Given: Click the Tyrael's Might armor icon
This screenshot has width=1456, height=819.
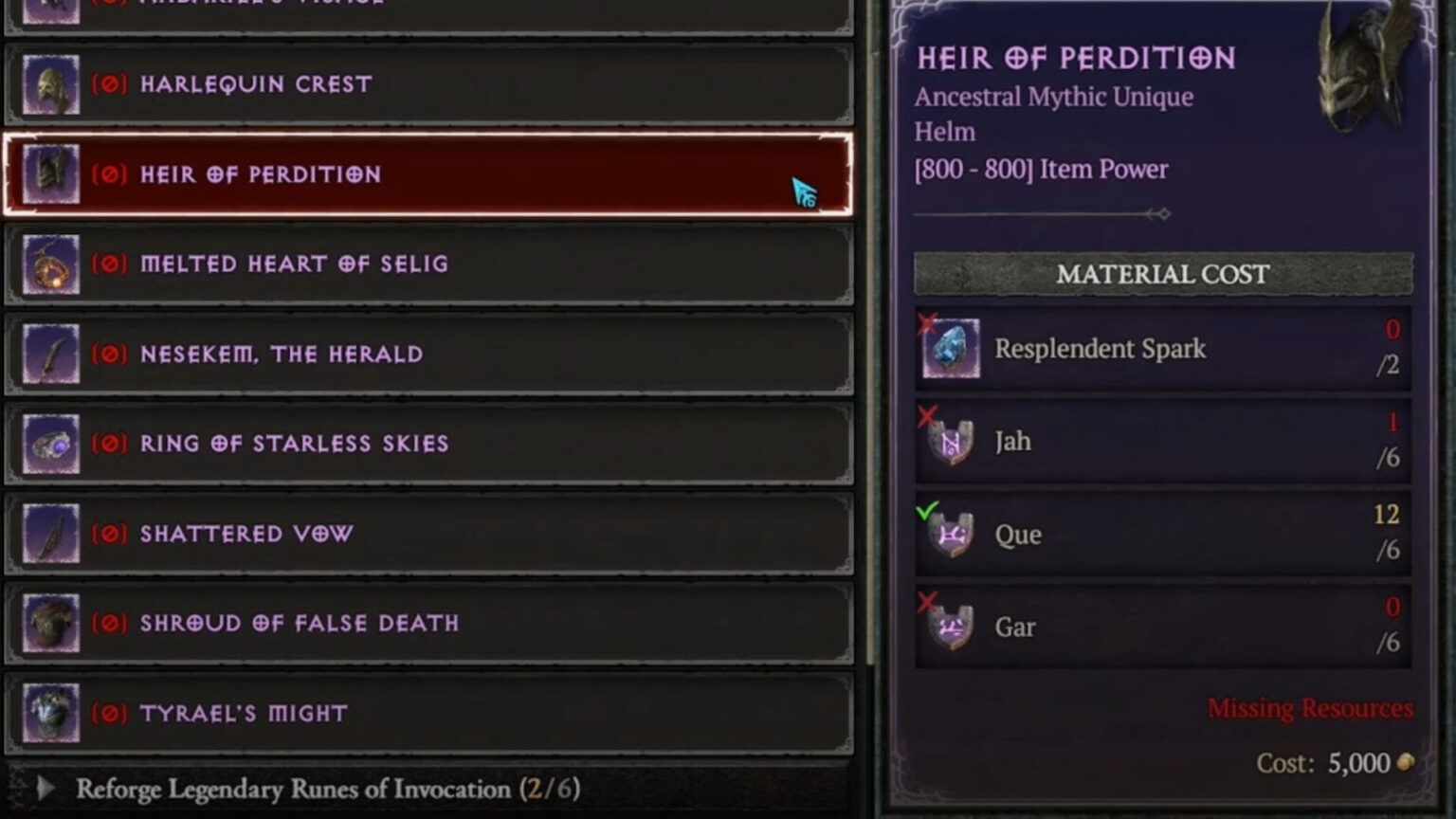Looking at the screenshot, I should pyautogui.click(x=49, y=713).
